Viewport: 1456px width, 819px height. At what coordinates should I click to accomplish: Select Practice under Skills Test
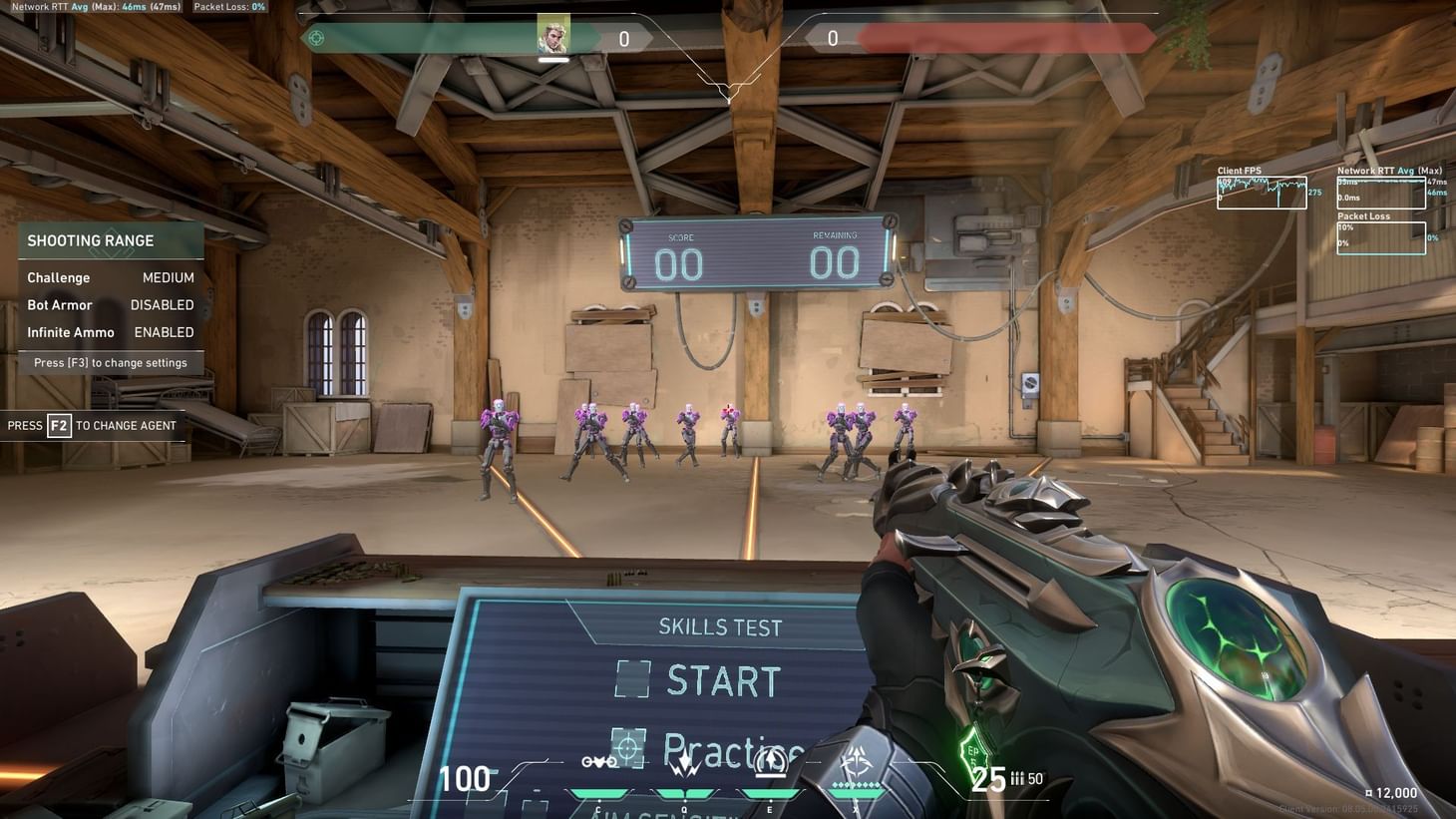click(x=733, y=750)
